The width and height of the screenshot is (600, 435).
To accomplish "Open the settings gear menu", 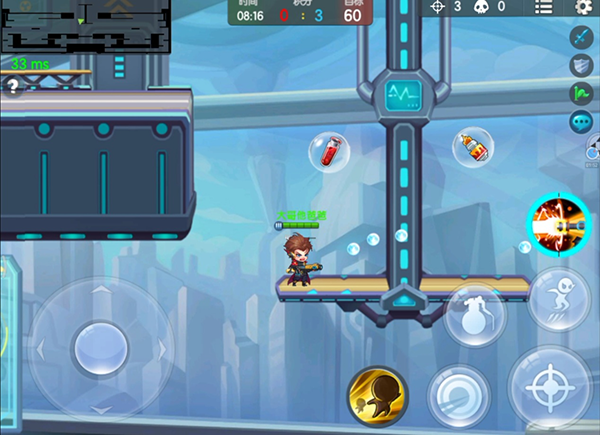I will [x=584, y=7].
